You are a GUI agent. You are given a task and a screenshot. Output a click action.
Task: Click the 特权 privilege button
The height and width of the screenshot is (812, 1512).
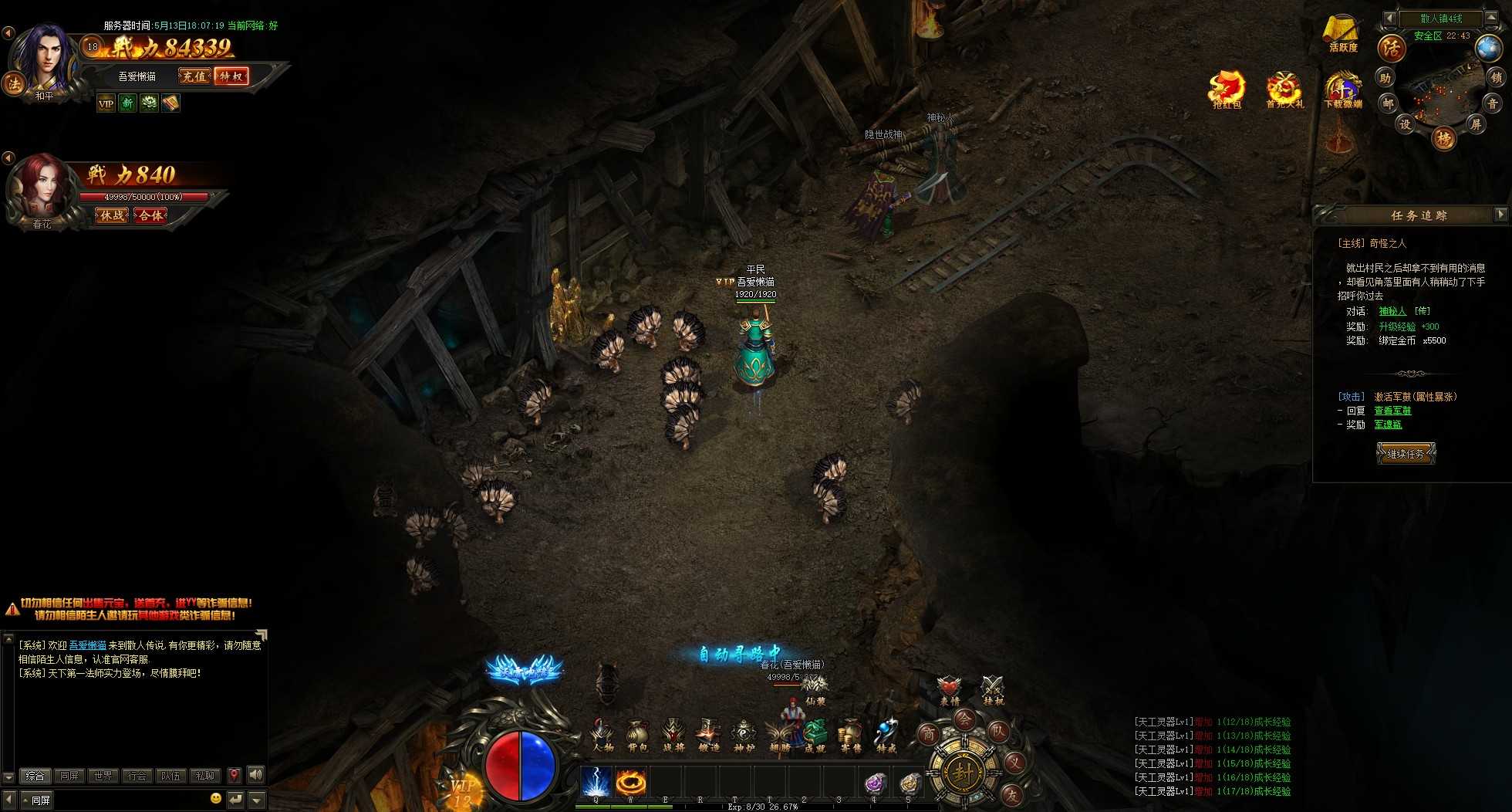[231, 76]
